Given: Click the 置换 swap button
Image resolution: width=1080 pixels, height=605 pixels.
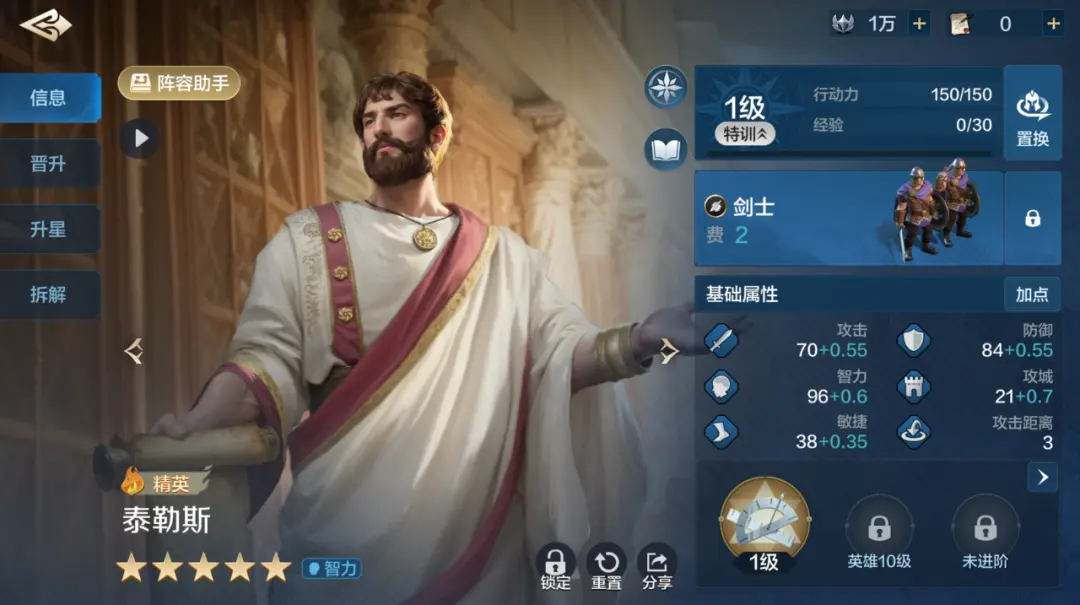Looking at the screenshot, I should click(1032, 113).
